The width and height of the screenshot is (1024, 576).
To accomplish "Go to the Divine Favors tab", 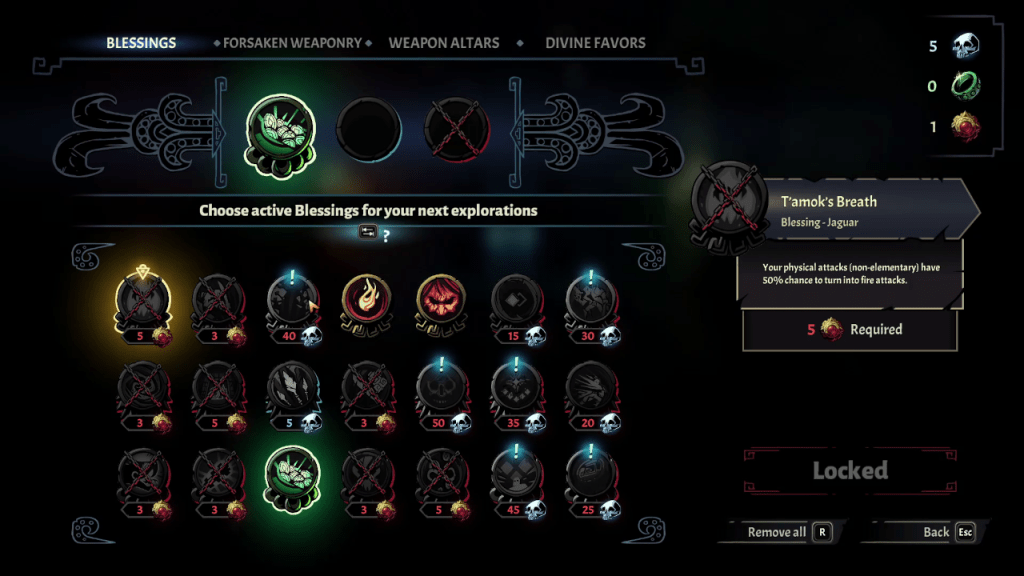I will [595, 43].
